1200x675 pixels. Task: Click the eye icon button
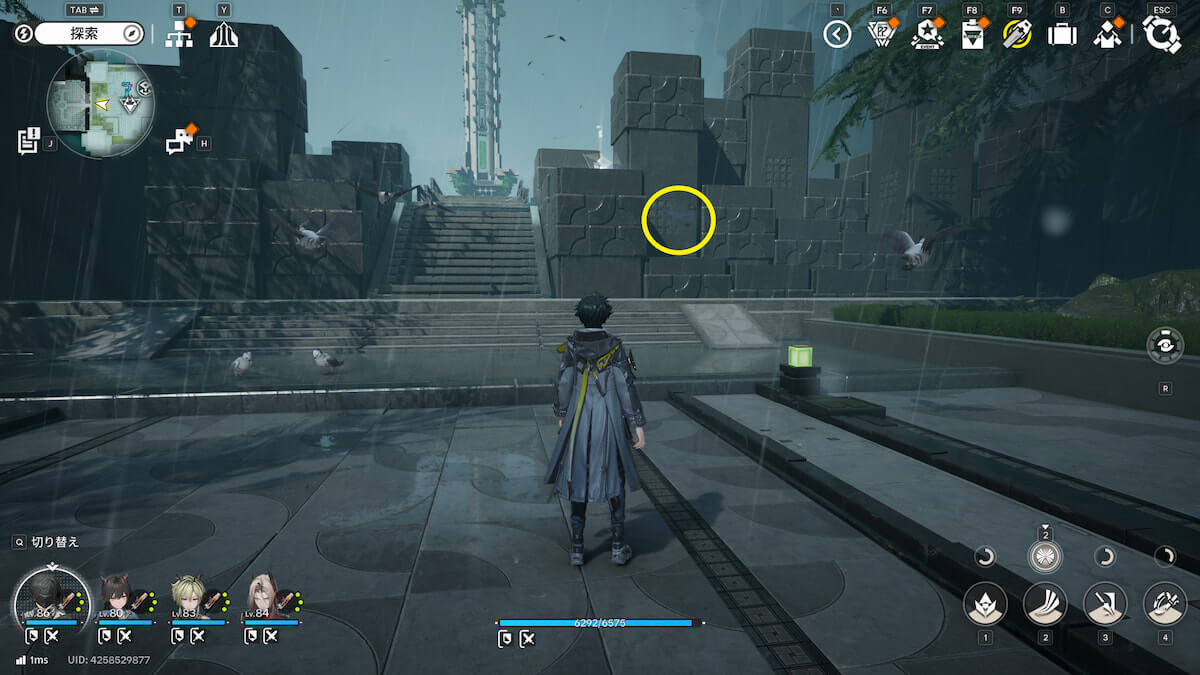1165,345
